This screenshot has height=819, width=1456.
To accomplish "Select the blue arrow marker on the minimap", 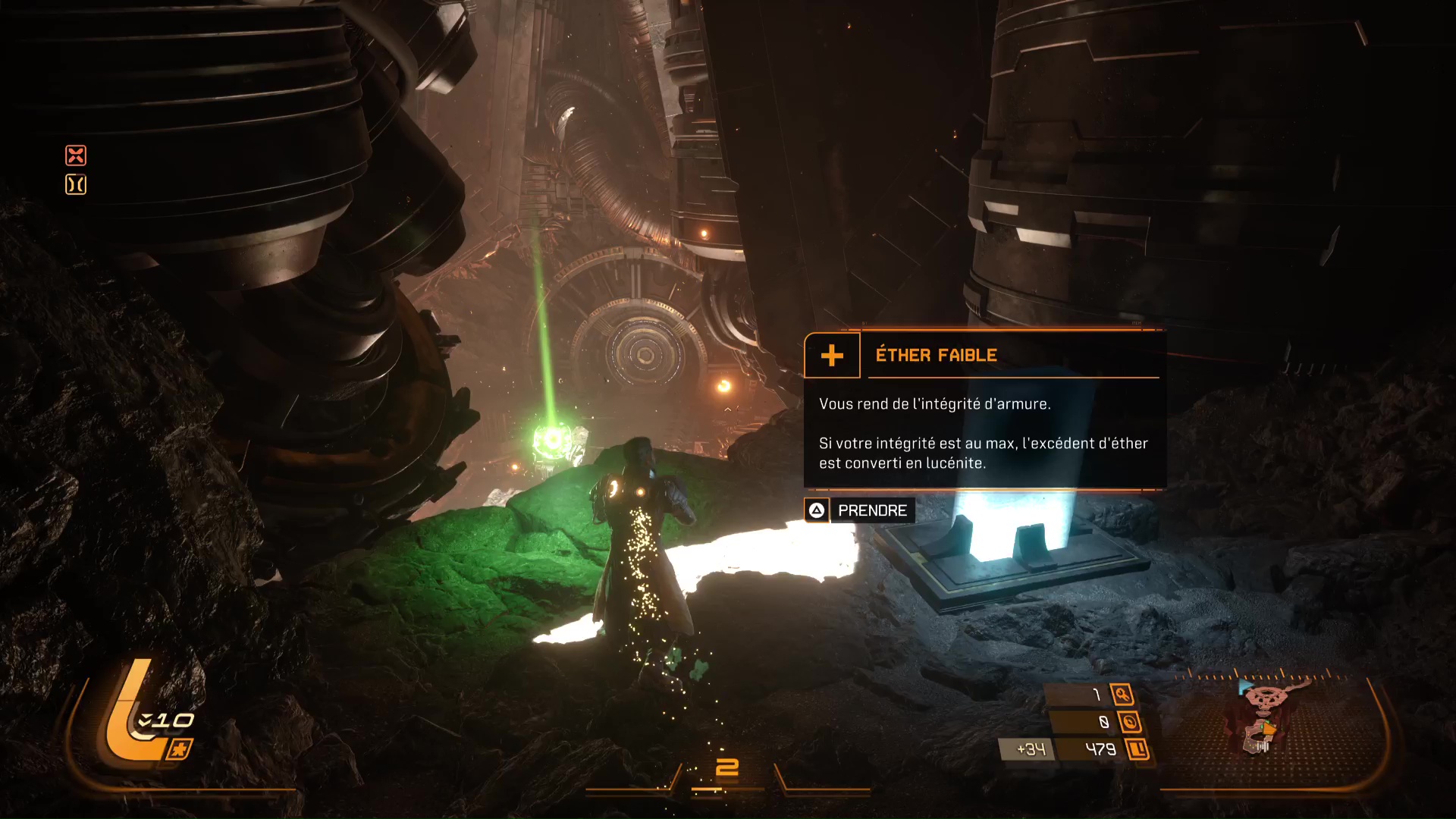I will pos(1244,686).
